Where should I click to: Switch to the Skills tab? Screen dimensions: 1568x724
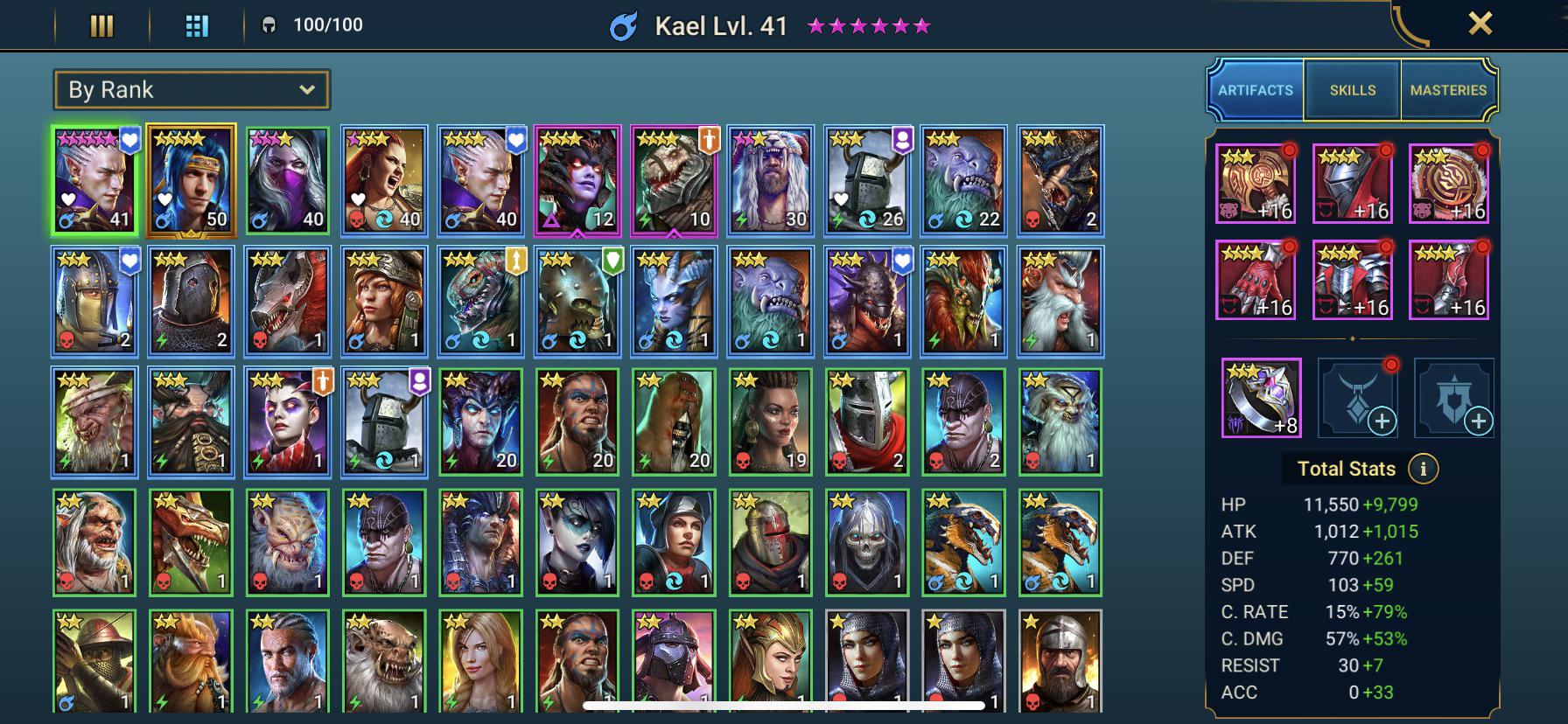click(x=1351, y=89)
